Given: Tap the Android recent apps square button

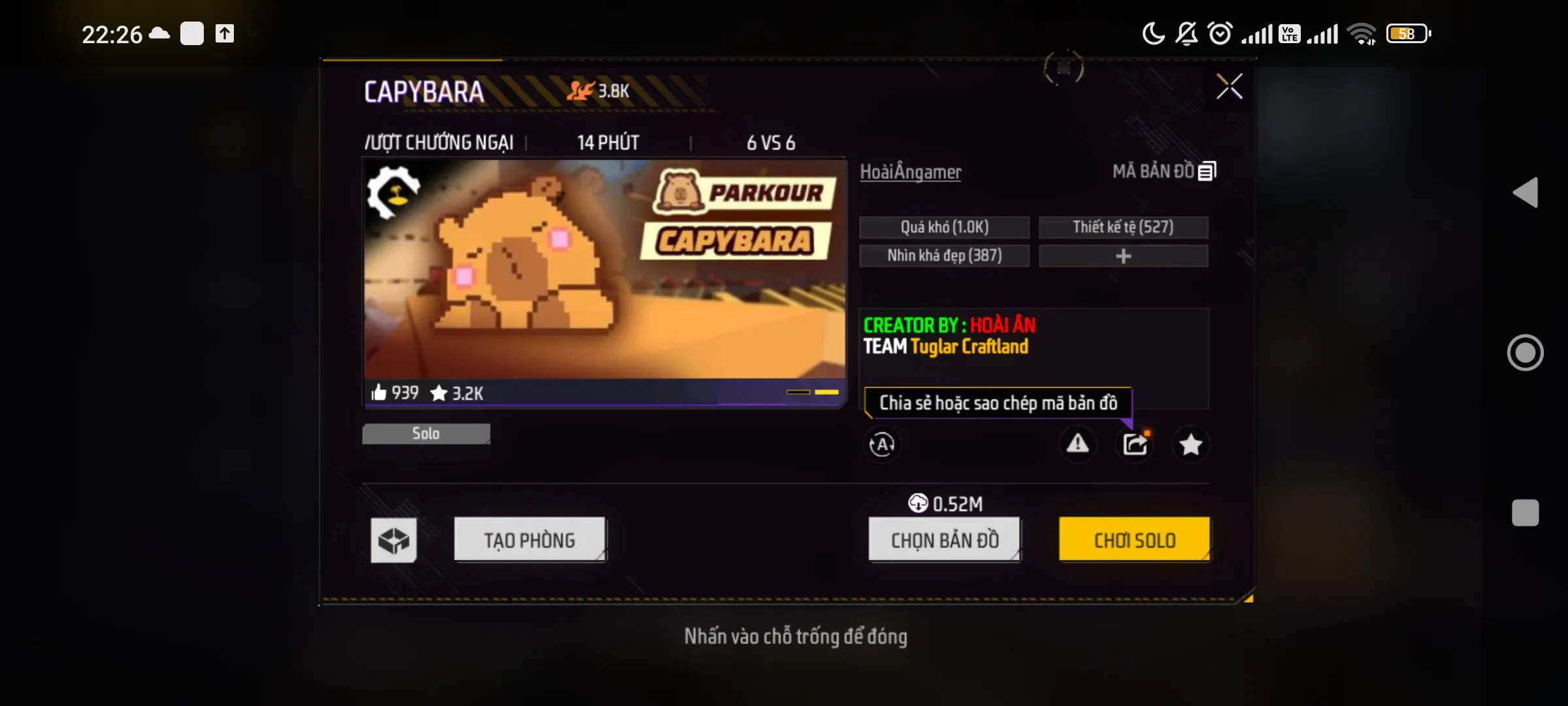Looking at the screenshot, I should coord(1526,513).
